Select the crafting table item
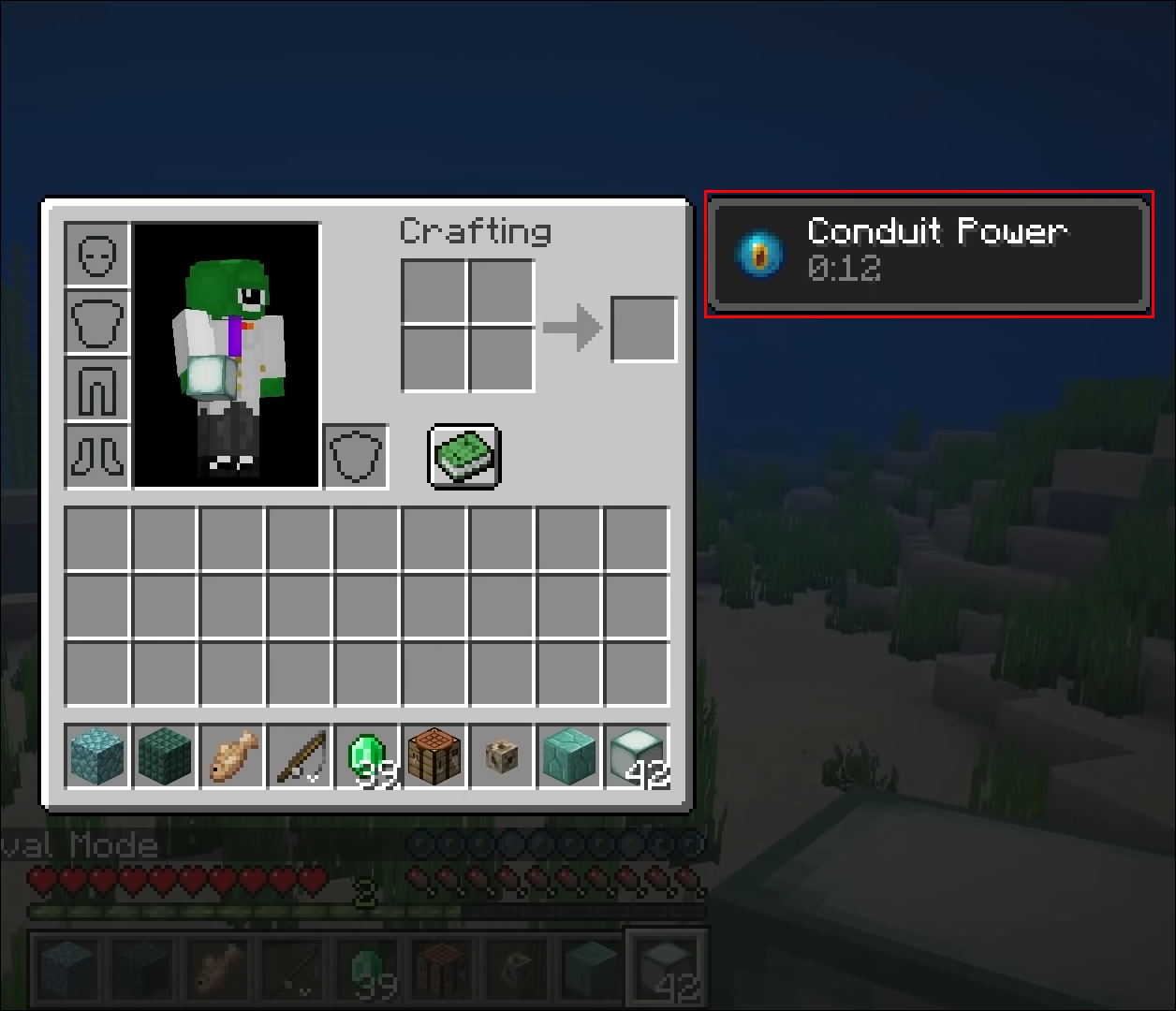 (x=434, y=755)
